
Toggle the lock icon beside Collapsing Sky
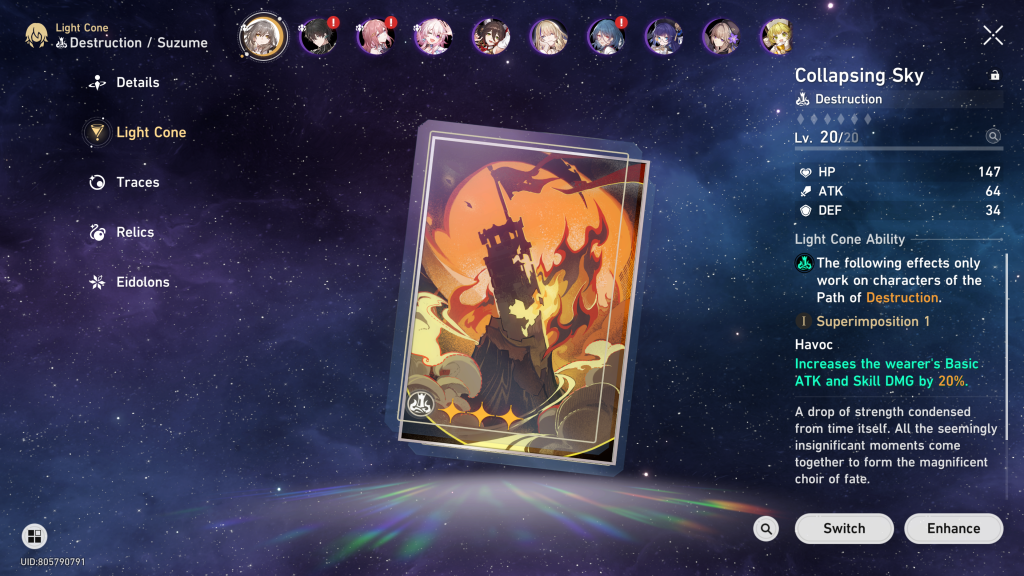[x=994, y=75]
